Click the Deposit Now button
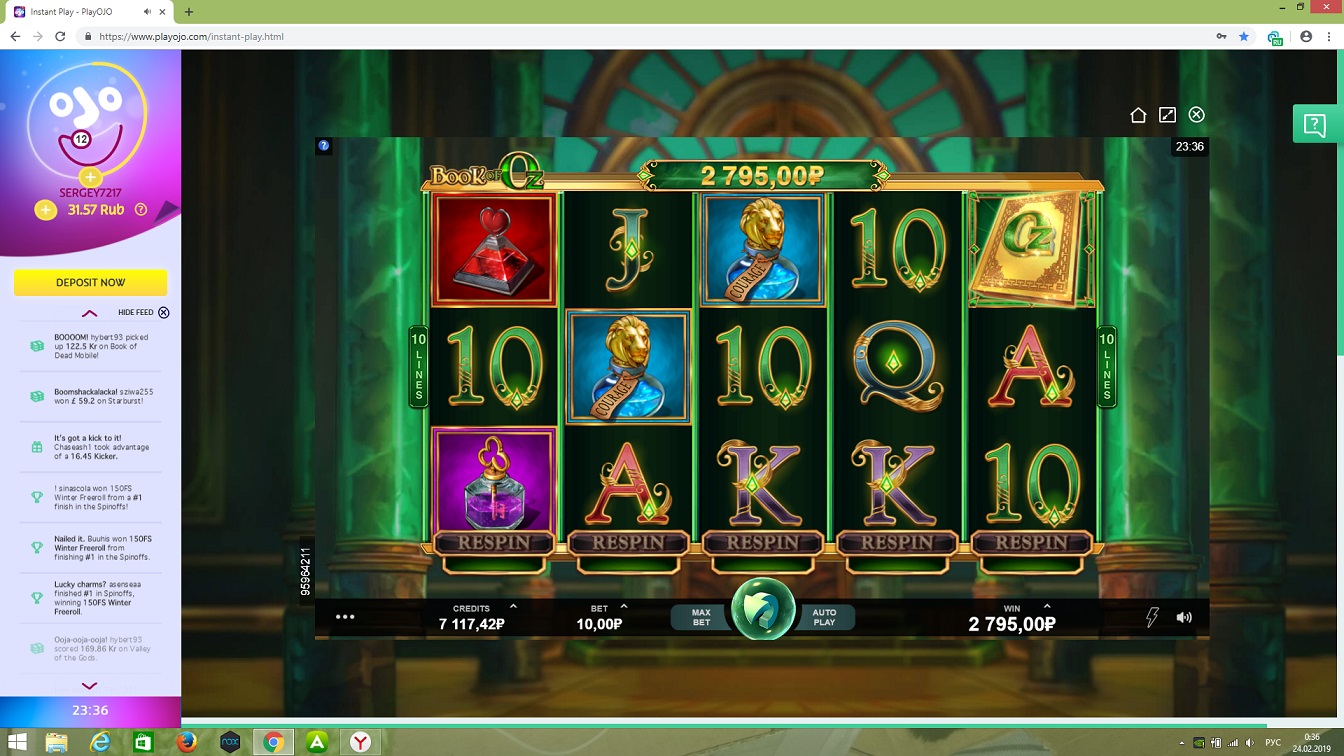 90,283
